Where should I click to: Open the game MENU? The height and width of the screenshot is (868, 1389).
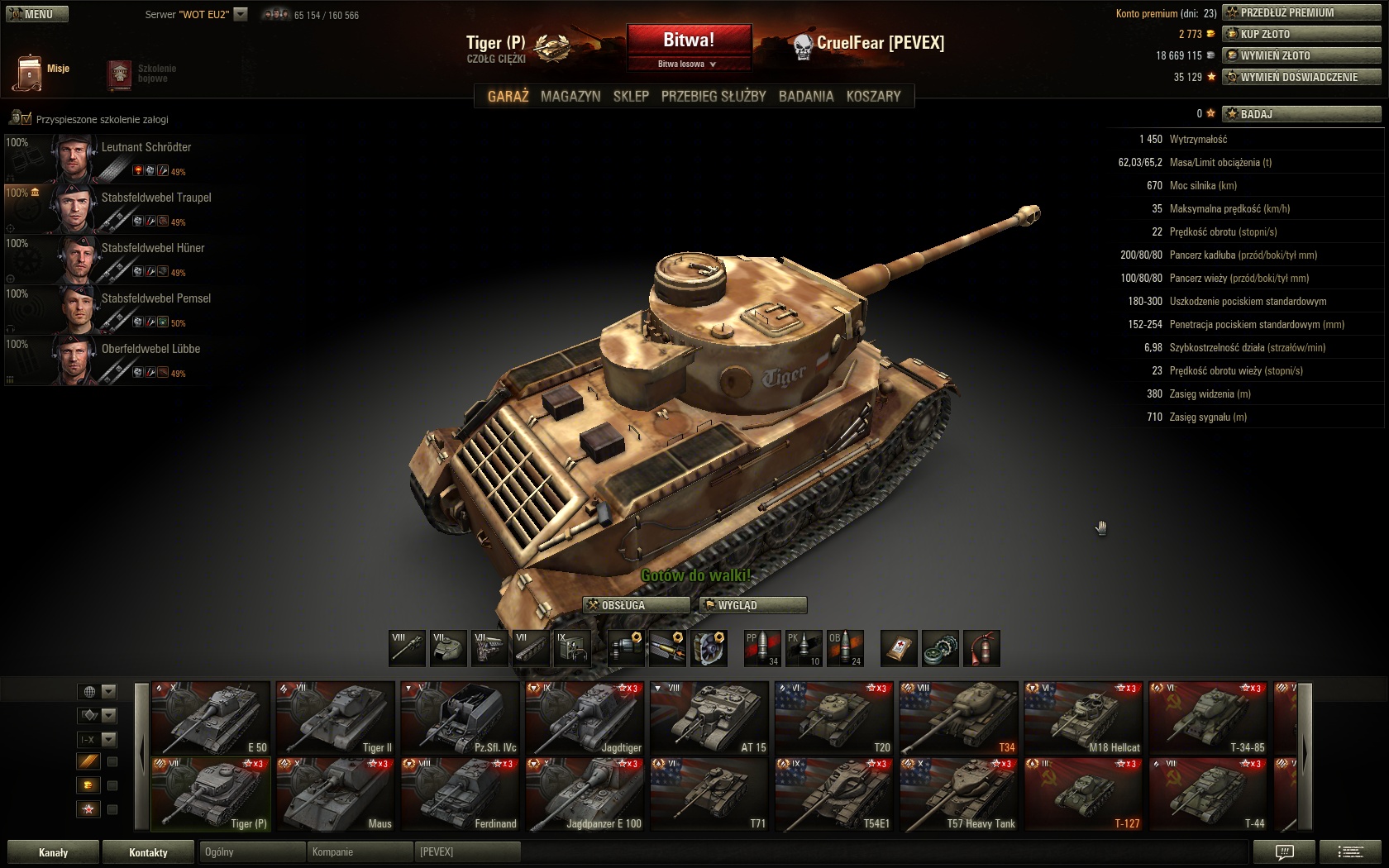[37, 14]
